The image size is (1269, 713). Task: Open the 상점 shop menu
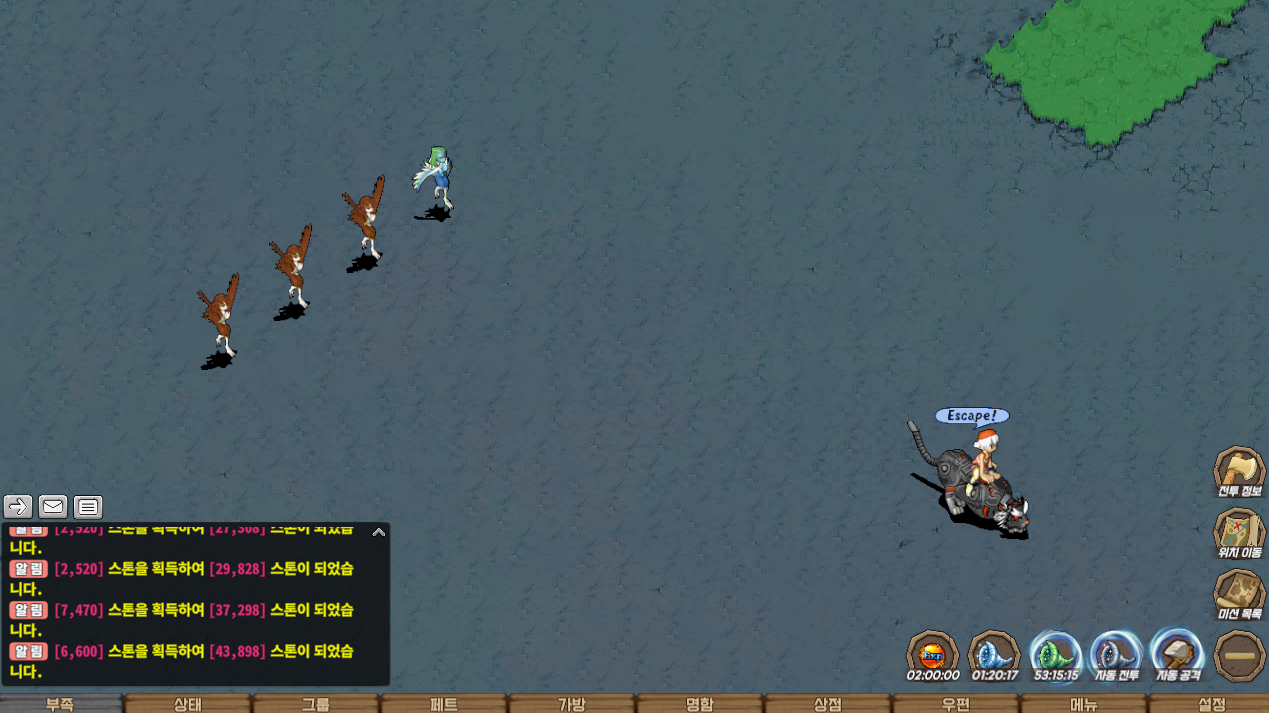828,704
